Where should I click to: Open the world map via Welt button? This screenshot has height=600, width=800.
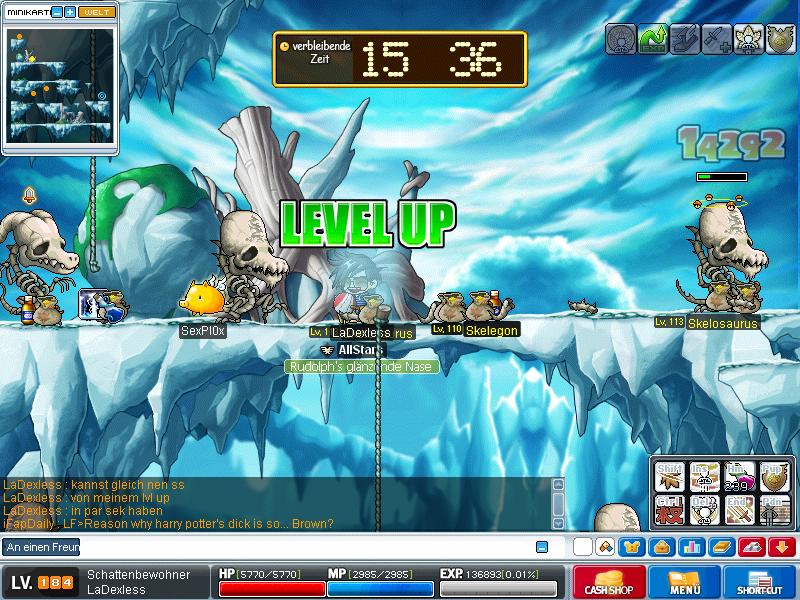[96, 12]
